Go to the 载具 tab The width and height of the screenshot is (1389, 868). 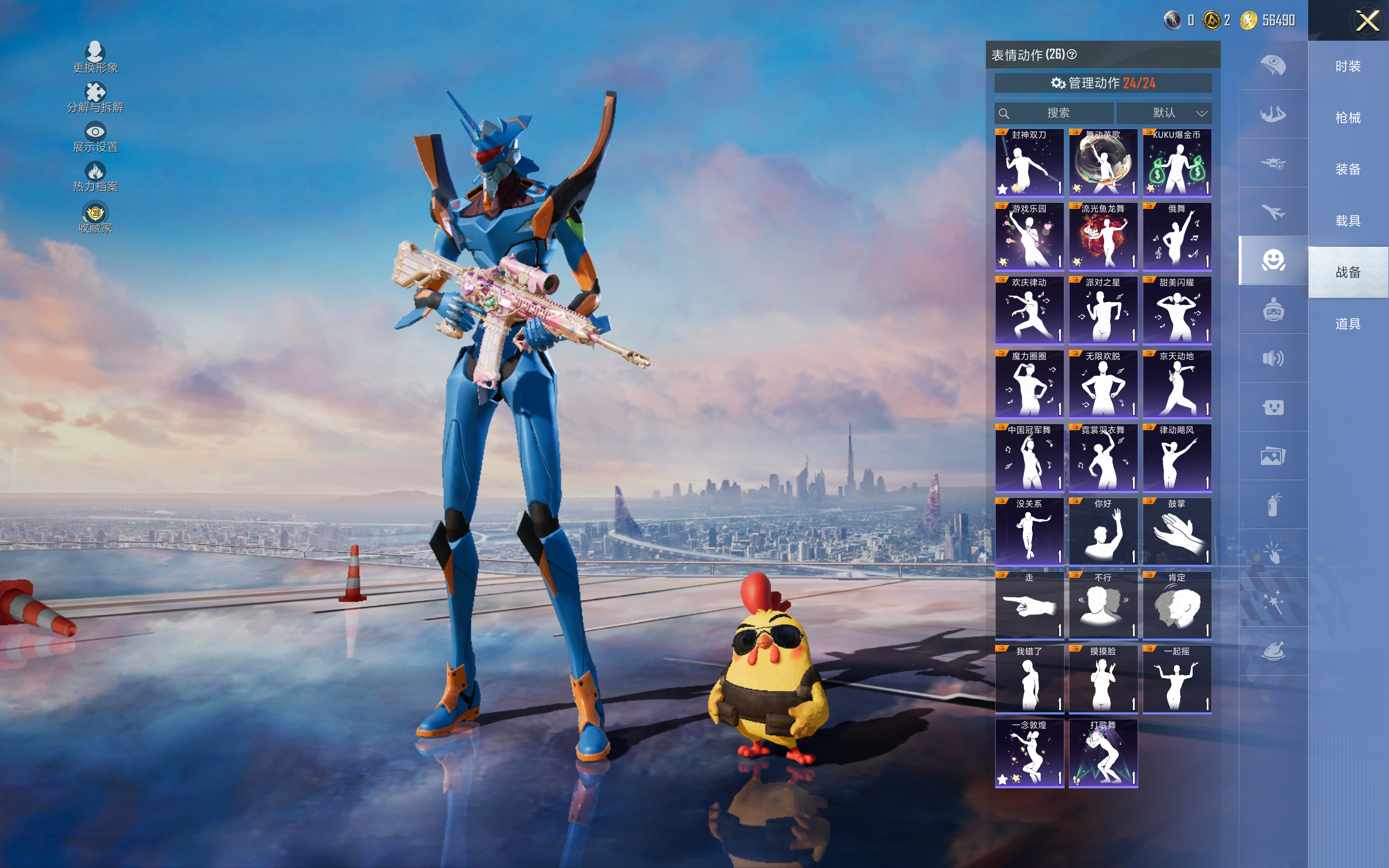click(1348, 221)
